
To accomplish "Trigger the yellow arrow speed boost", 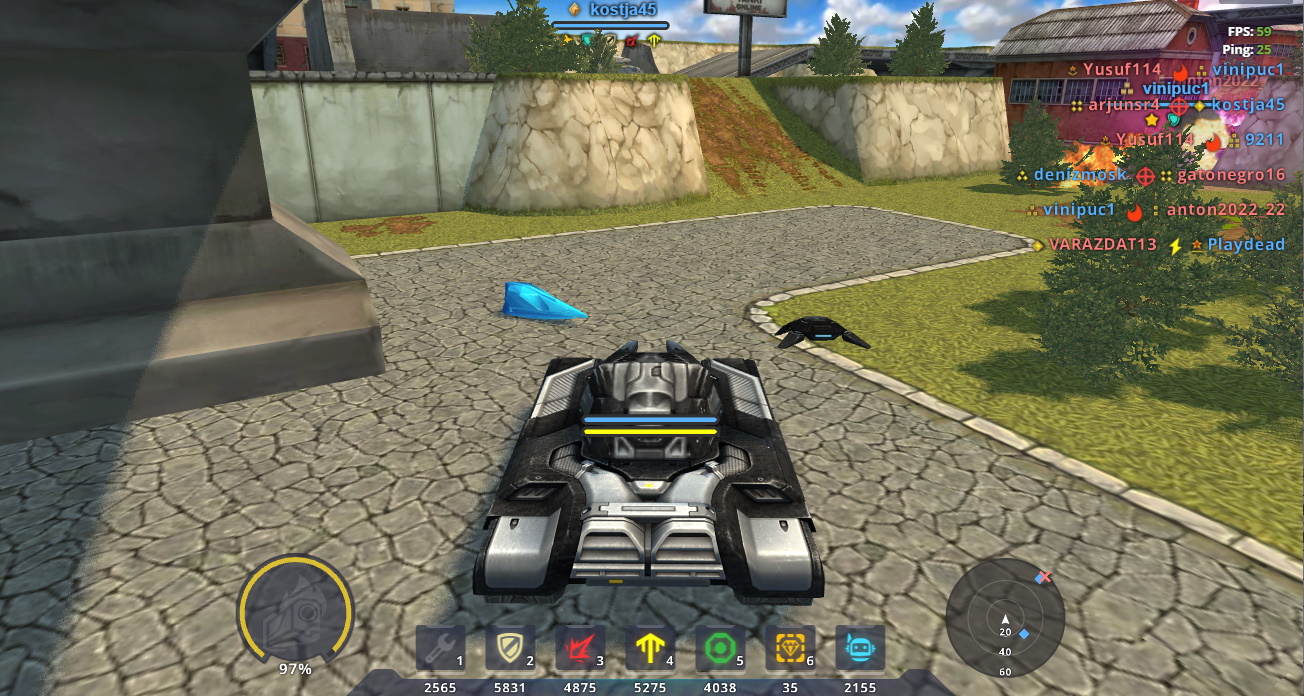I will click(650, 649).
